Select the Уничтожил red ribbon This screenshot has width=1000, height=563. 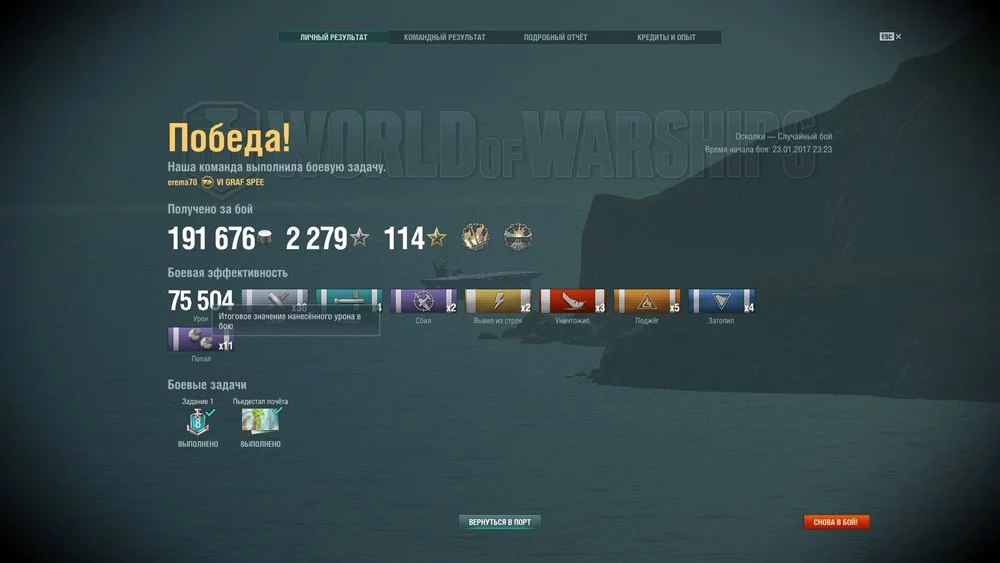(x=572, y=302)
